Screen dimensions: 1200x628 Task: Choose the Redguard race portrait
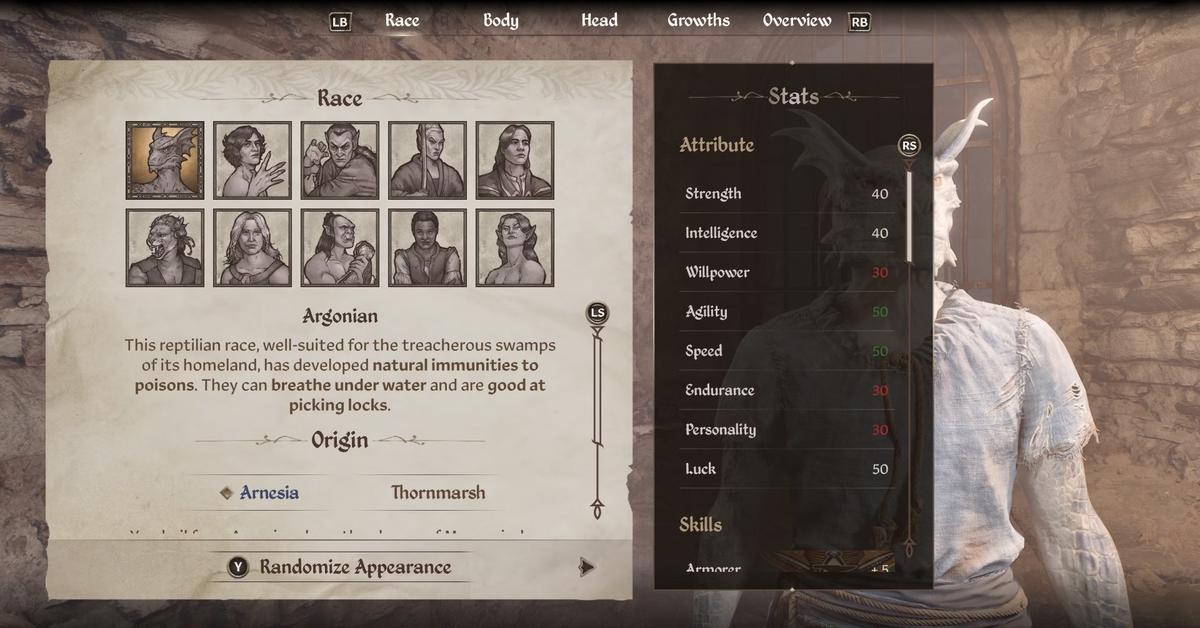point(427,247)
